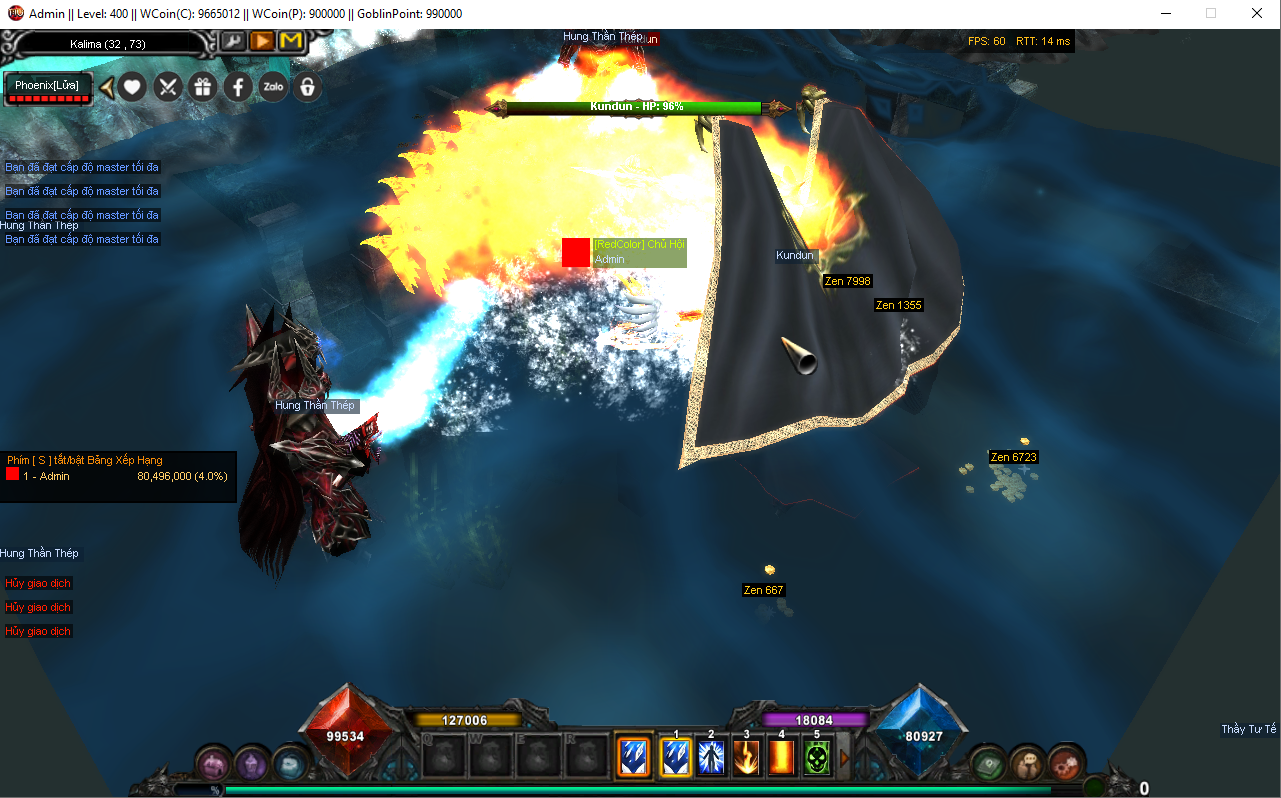
Task: Open the green book round button
Action: point(988,762)
